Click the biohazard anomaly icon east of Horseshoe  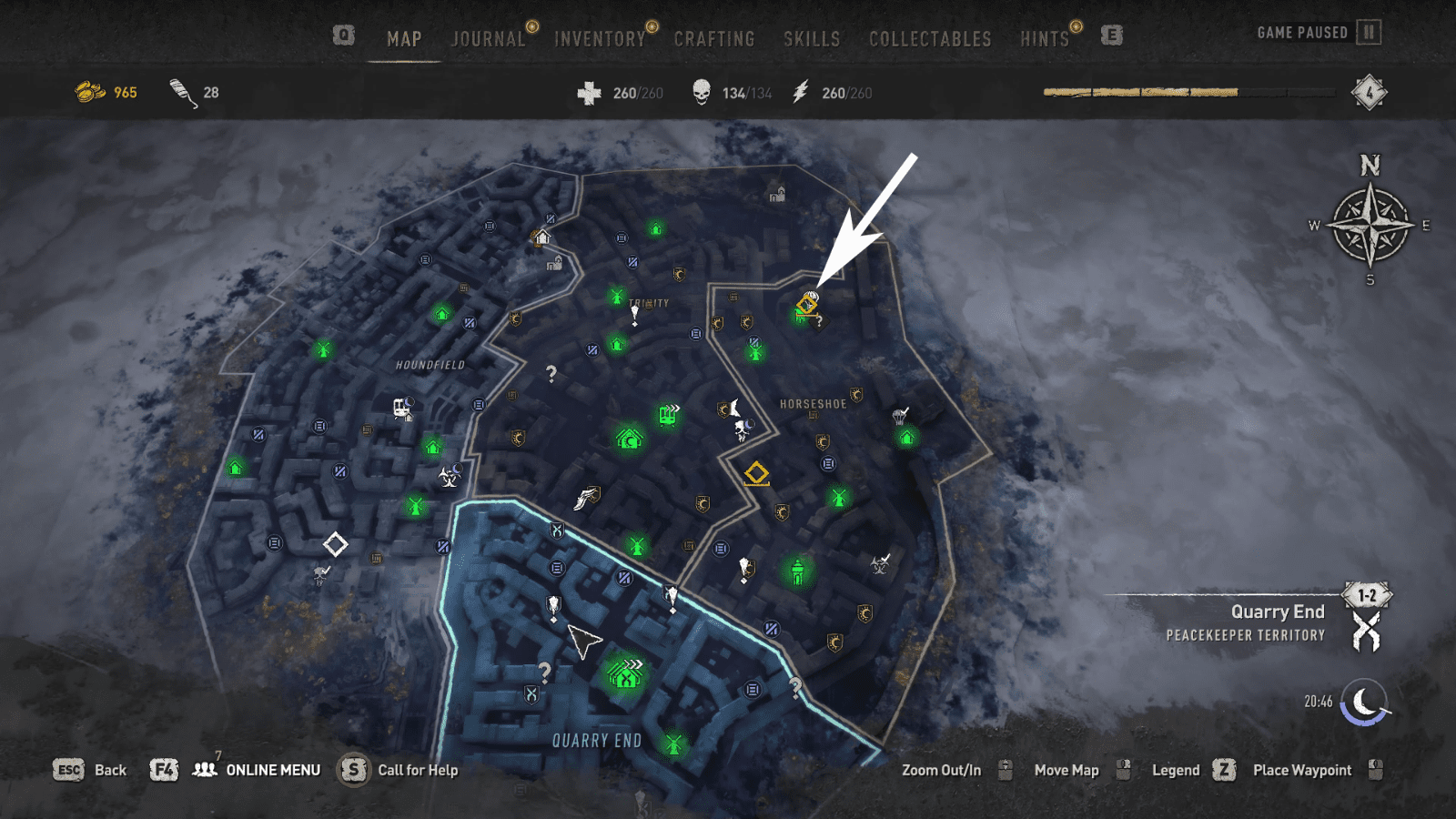881,566
